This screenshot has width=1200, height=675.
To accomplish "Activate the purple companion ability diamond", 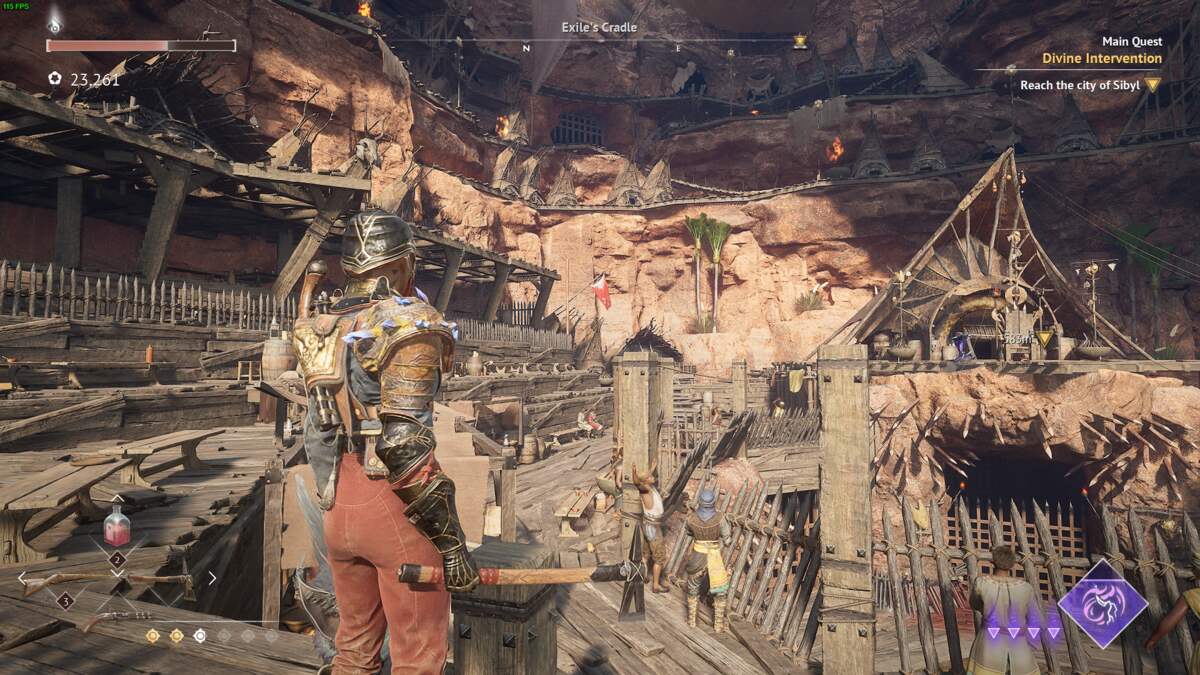I will pos(1102,603).
